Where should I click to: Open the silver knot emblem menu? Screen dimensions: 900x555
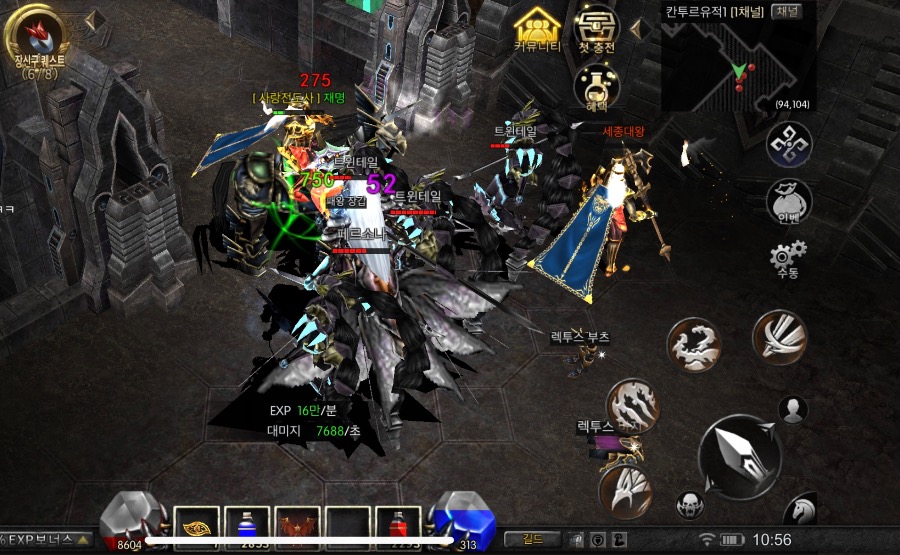788,144
